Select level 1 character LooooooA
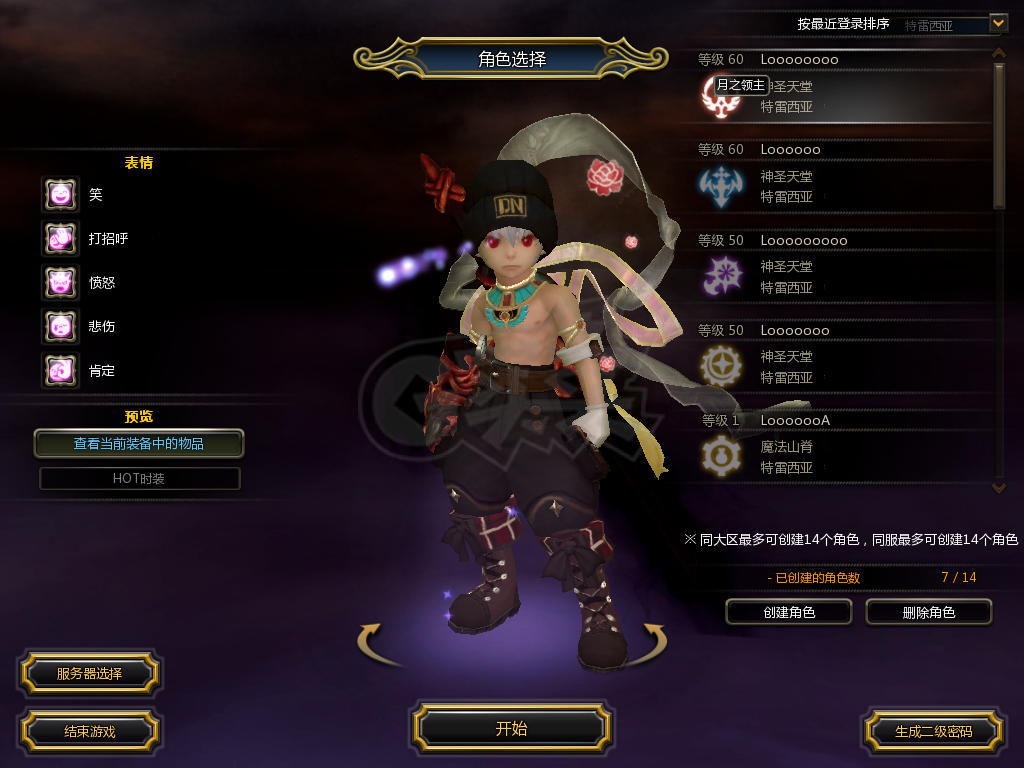 [840, 445]
